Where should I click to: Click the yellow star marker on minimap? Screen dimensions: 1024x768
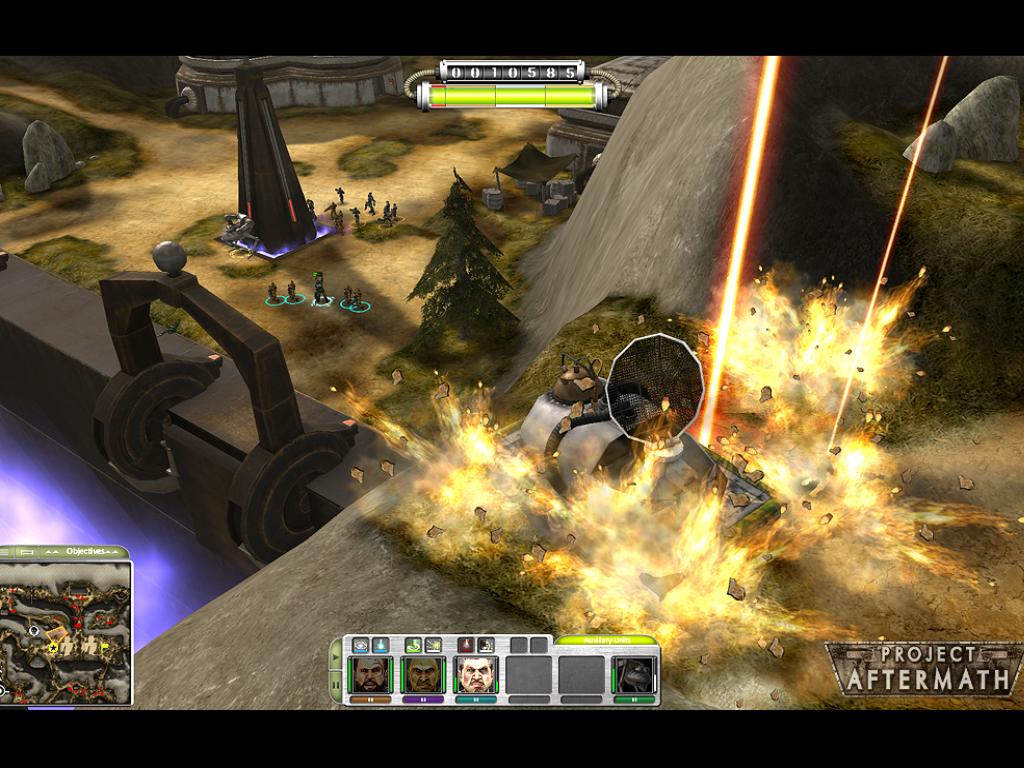[52, 648]
